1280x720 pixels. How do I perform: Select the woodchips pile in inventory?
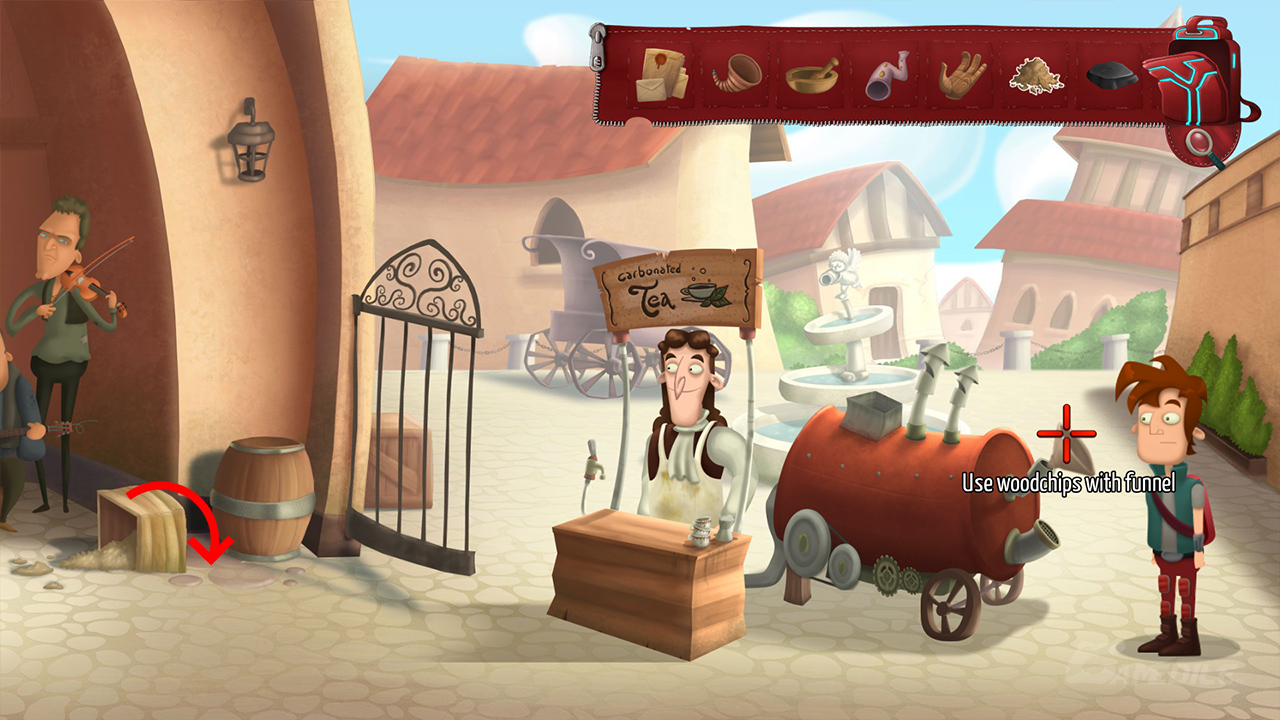1037,76
